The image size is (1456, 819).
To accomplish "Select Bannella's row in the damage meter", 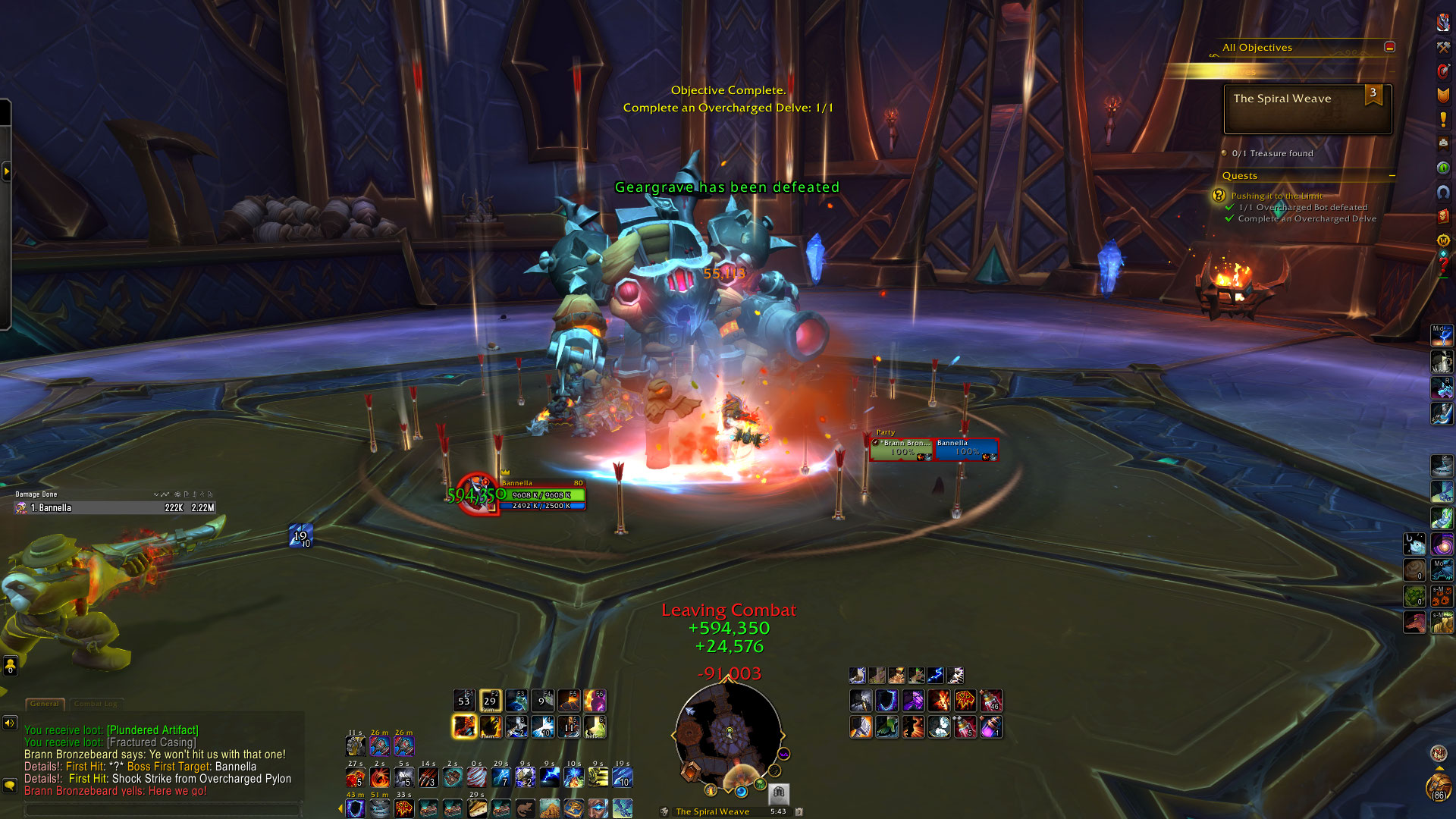I will pyautogui.click(x=115, y=508).
